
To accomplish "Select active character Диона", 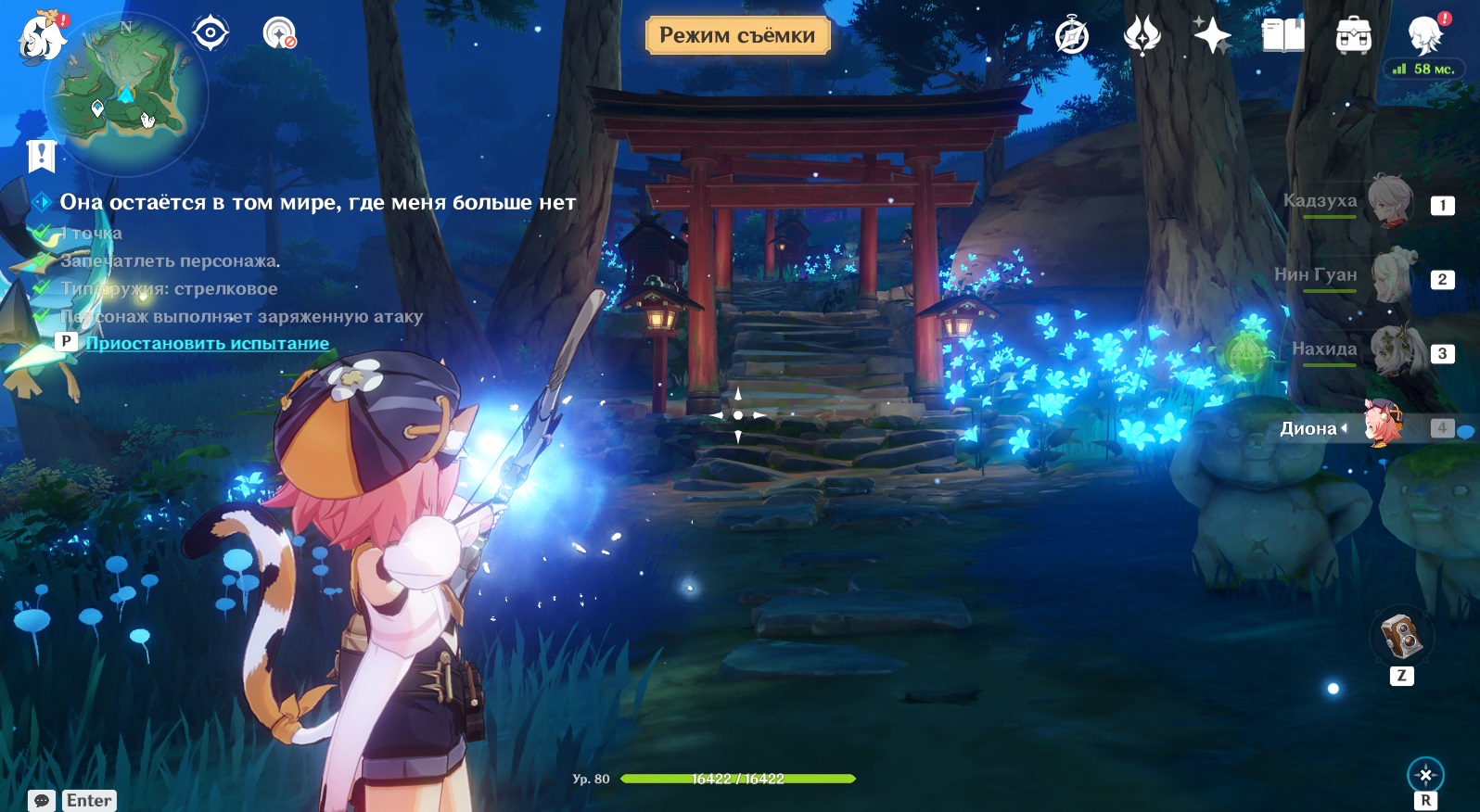I will click(x=1384, y=426).
